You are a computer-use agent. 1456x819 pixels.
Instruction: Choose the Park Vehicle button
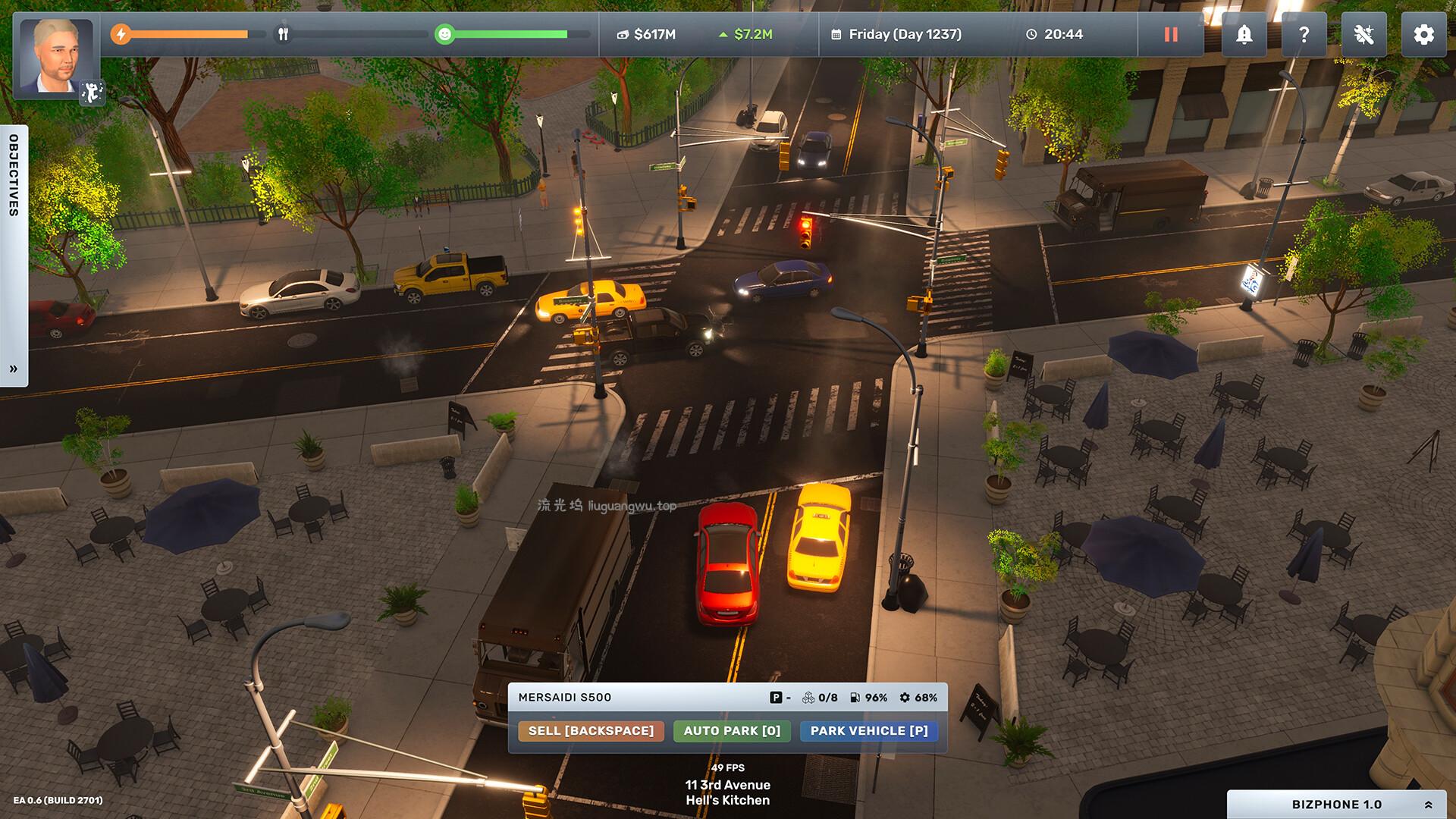(869, 731)
